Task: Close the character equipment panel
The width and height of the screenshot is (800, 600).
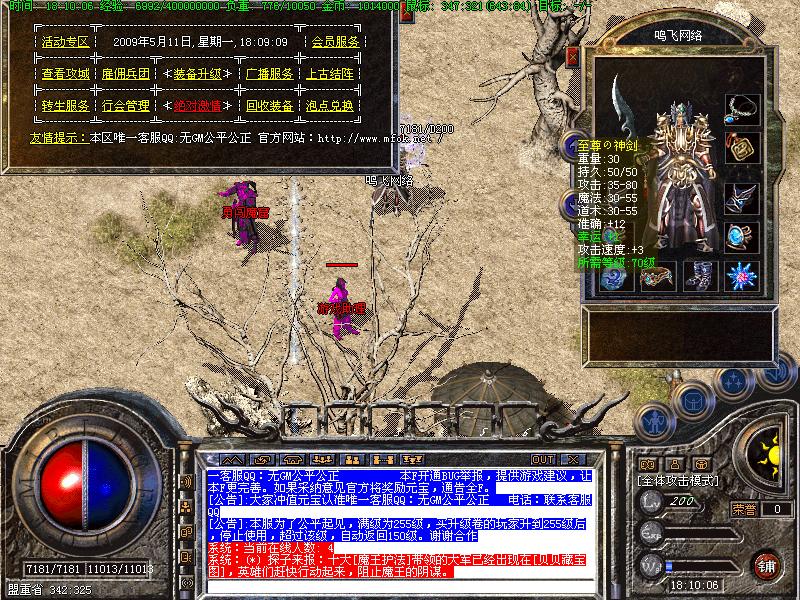Action: (573, 57)
